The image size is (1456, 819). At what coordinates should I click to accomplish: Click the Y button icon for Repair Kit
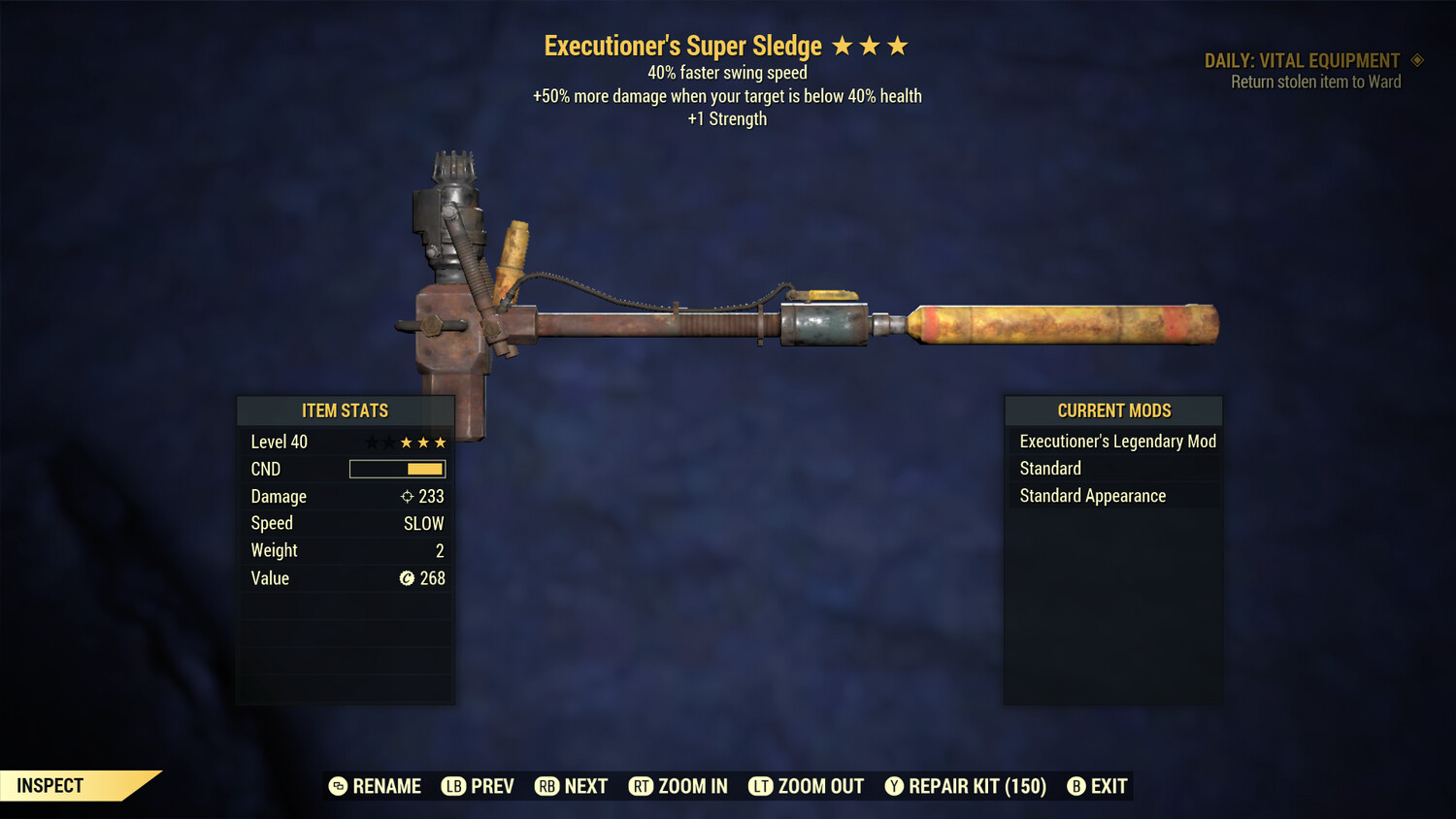click(895, 786)
